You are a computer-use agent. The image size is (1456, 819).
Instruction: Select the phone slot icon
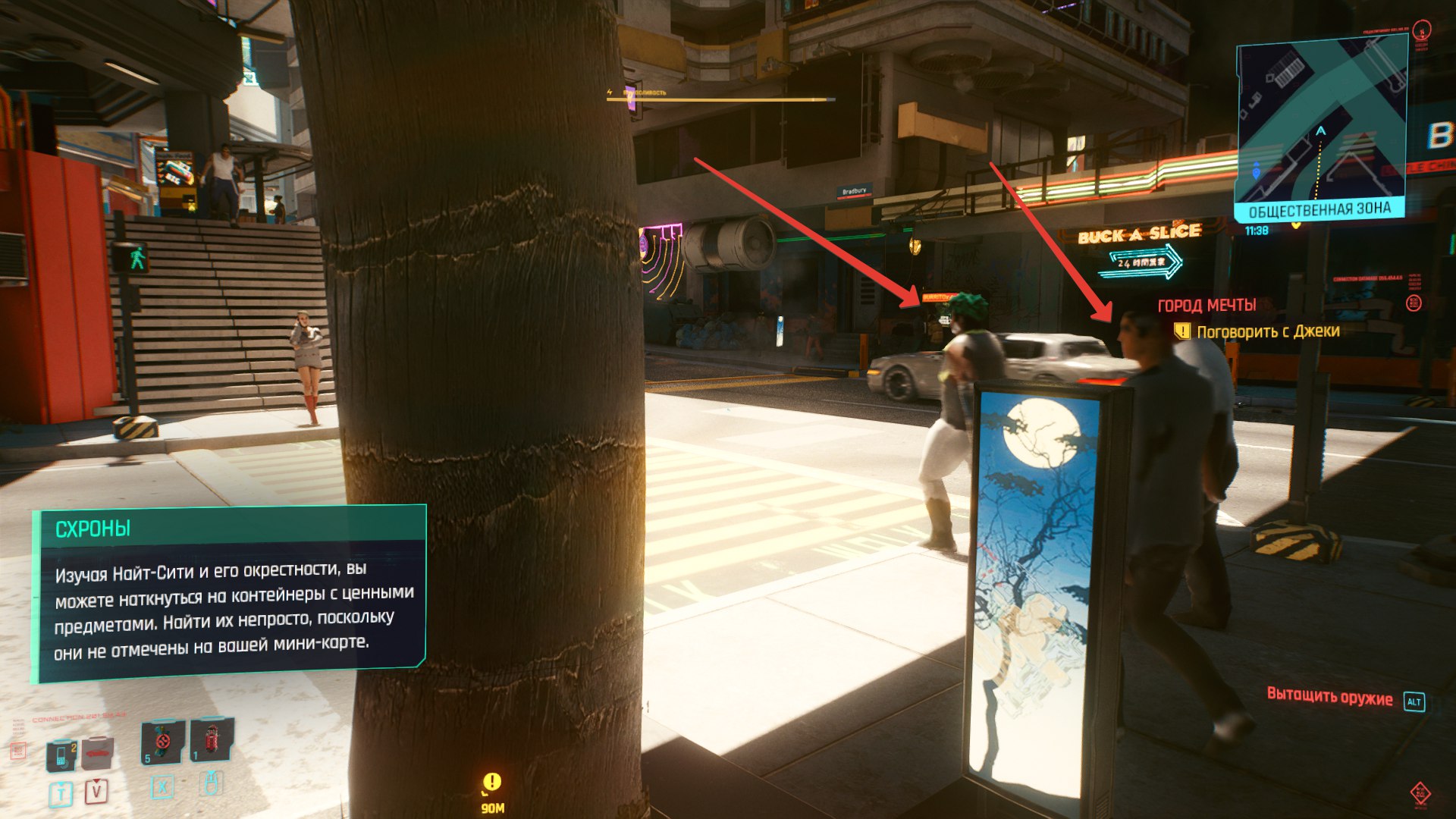62,753
